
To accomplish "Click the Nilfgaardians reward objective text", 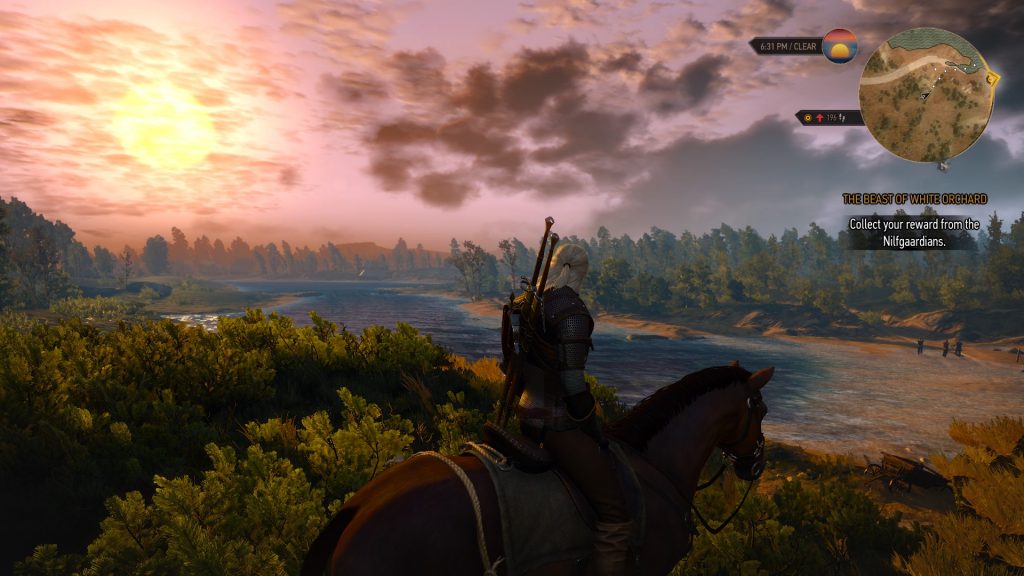I will point(914,232).
